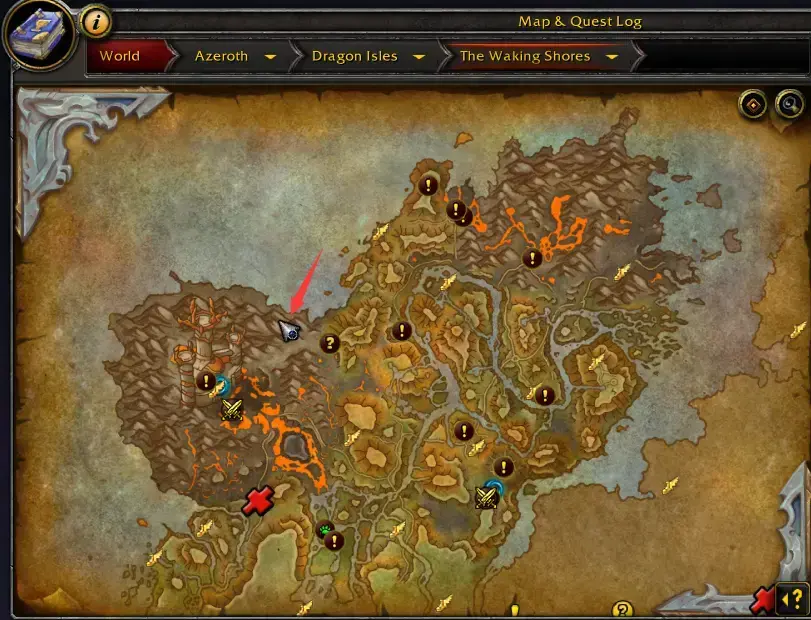Open the map tracking filter button
The width and height of the screenshot is (811, 620).
tap(753, 103)
